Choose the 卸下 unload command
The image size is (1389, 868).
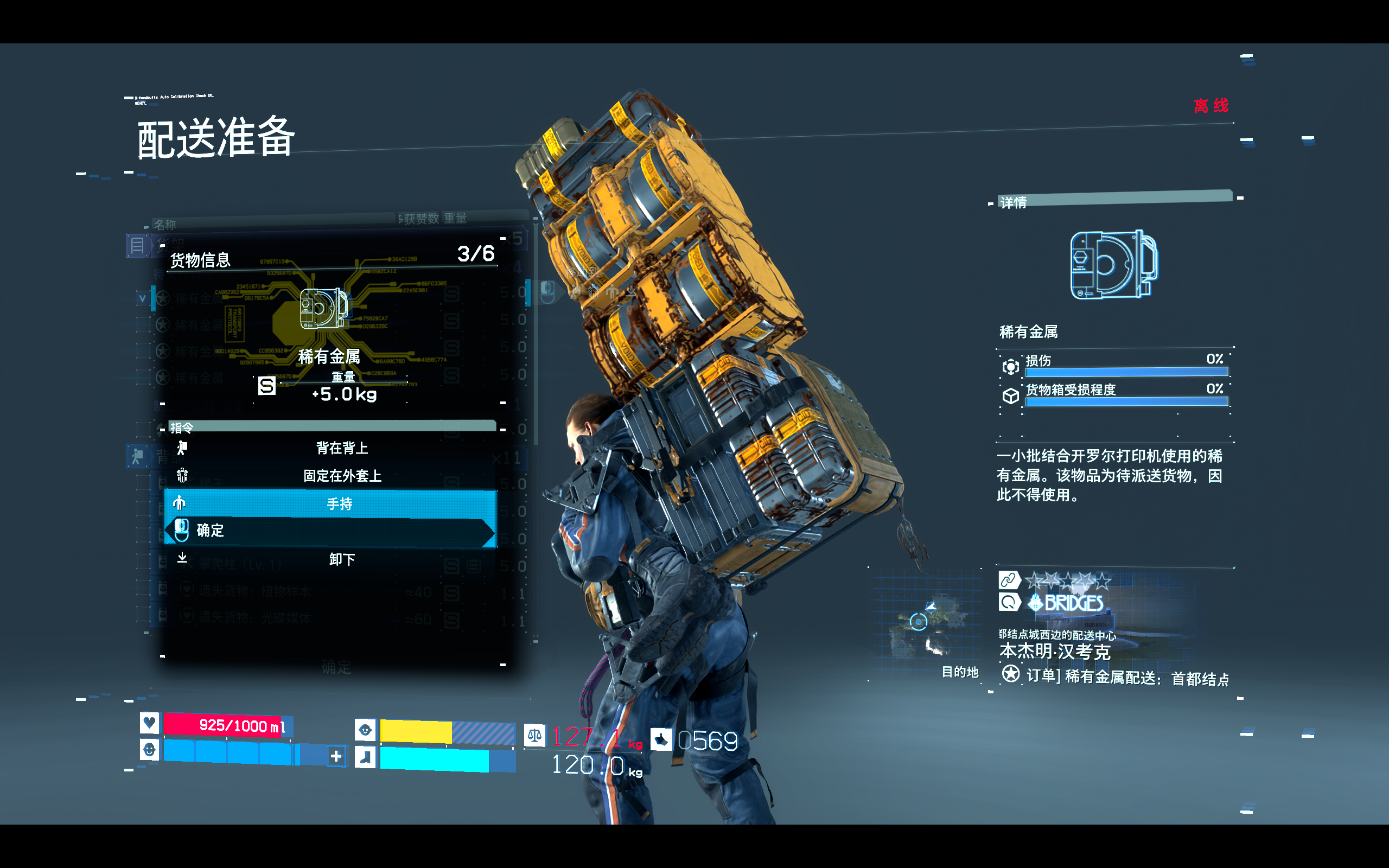(x=342, y=559)
